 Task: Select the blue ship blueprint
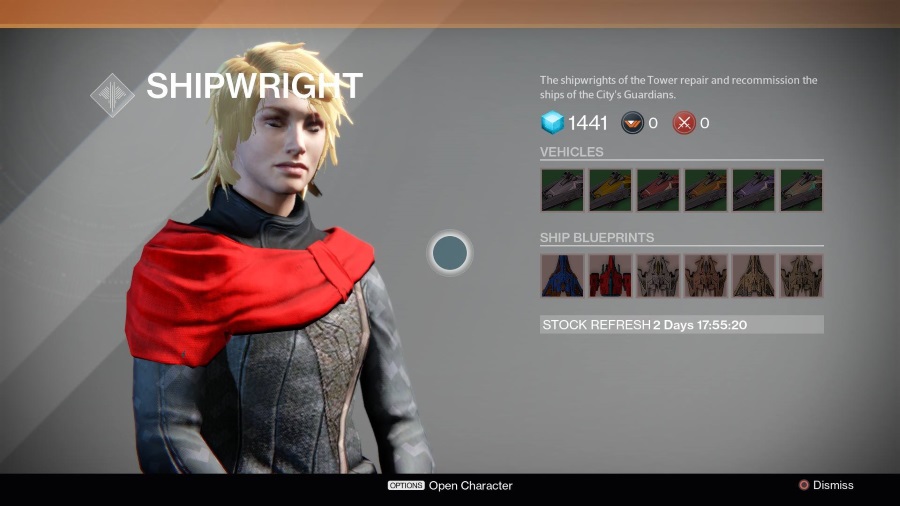click(x=561, y=275)
